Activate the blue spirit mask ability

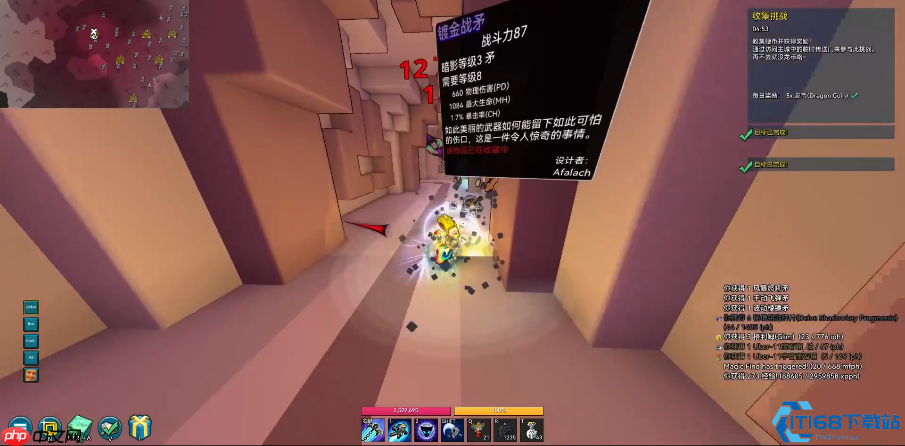pos(425,428)
